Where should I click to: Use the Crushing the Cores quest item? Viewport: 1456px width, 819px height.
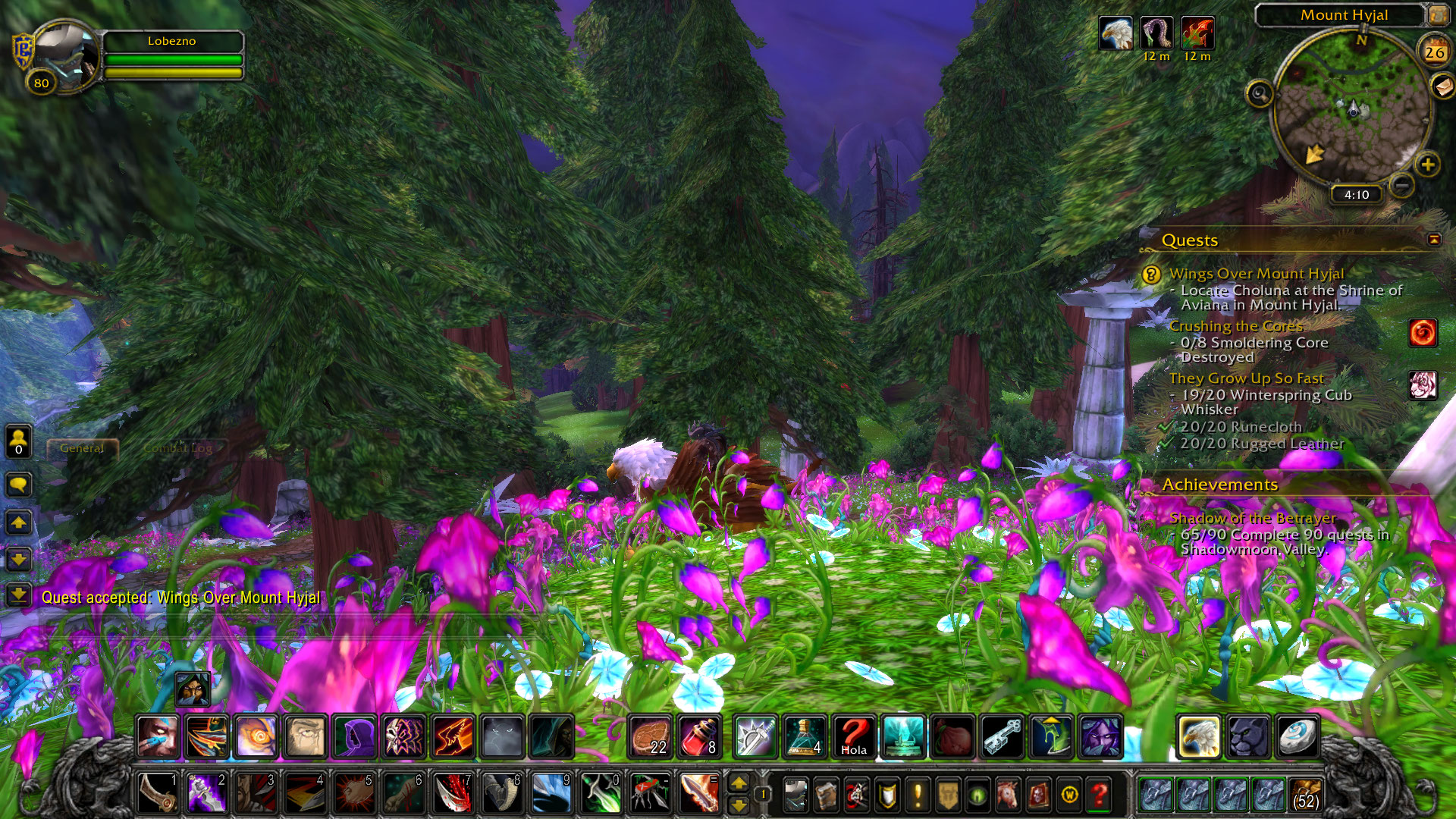(1423, 333)
